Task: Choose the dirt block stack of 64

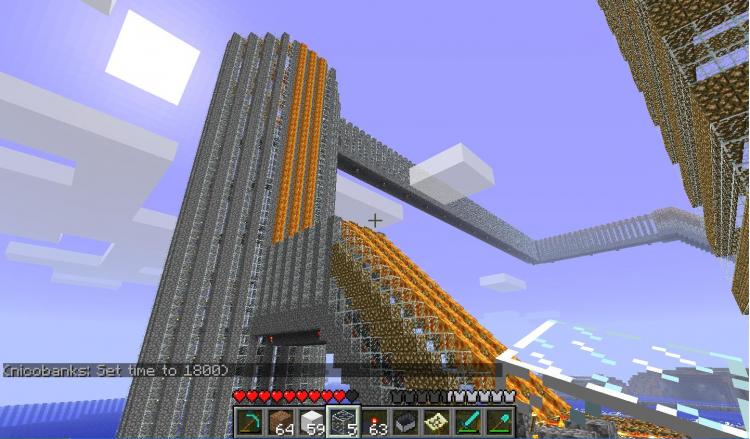Action: [280, 422]
